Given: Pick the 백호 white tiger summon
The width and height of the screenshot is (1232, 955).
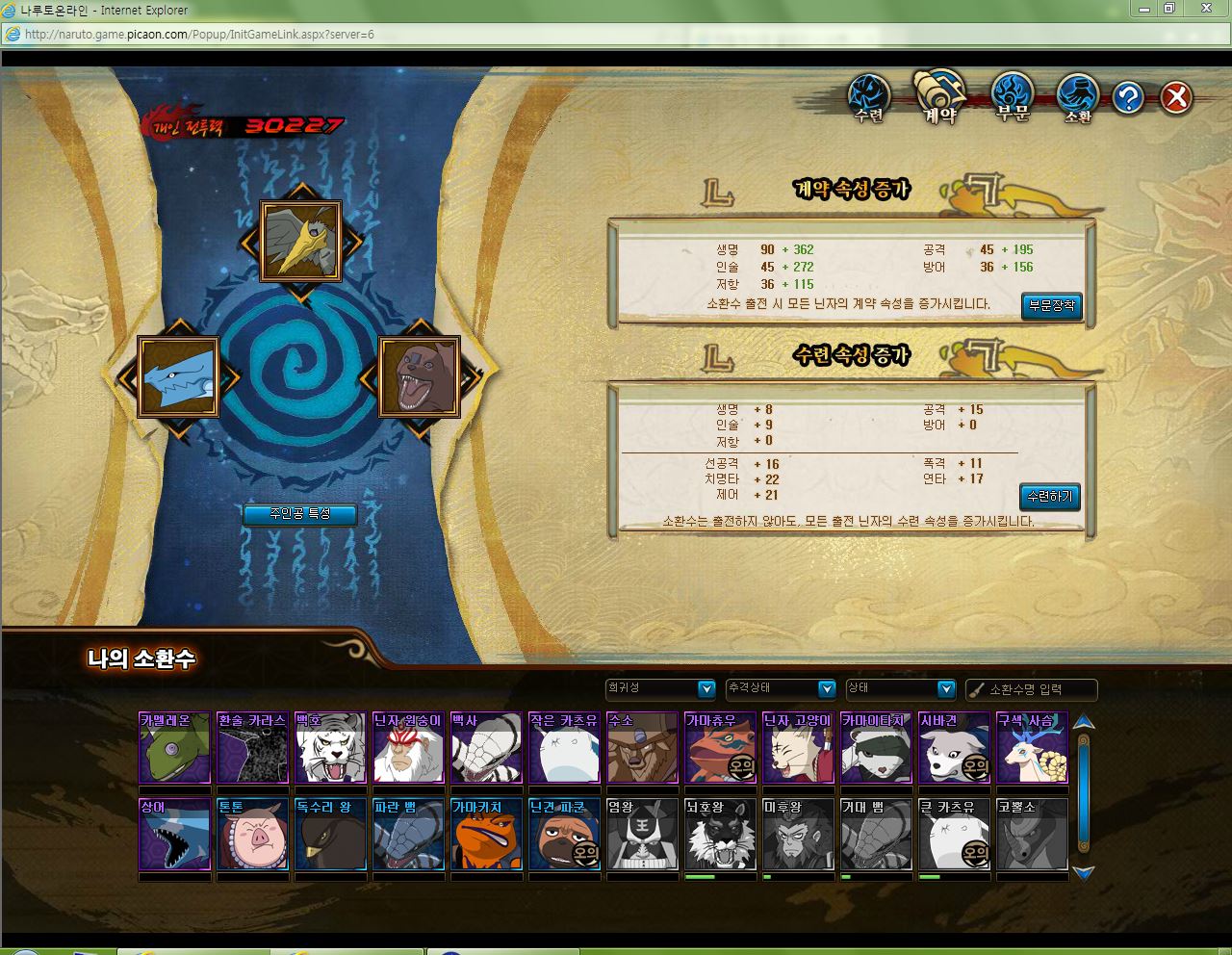Looking at the screenshot, I should 330,748.
